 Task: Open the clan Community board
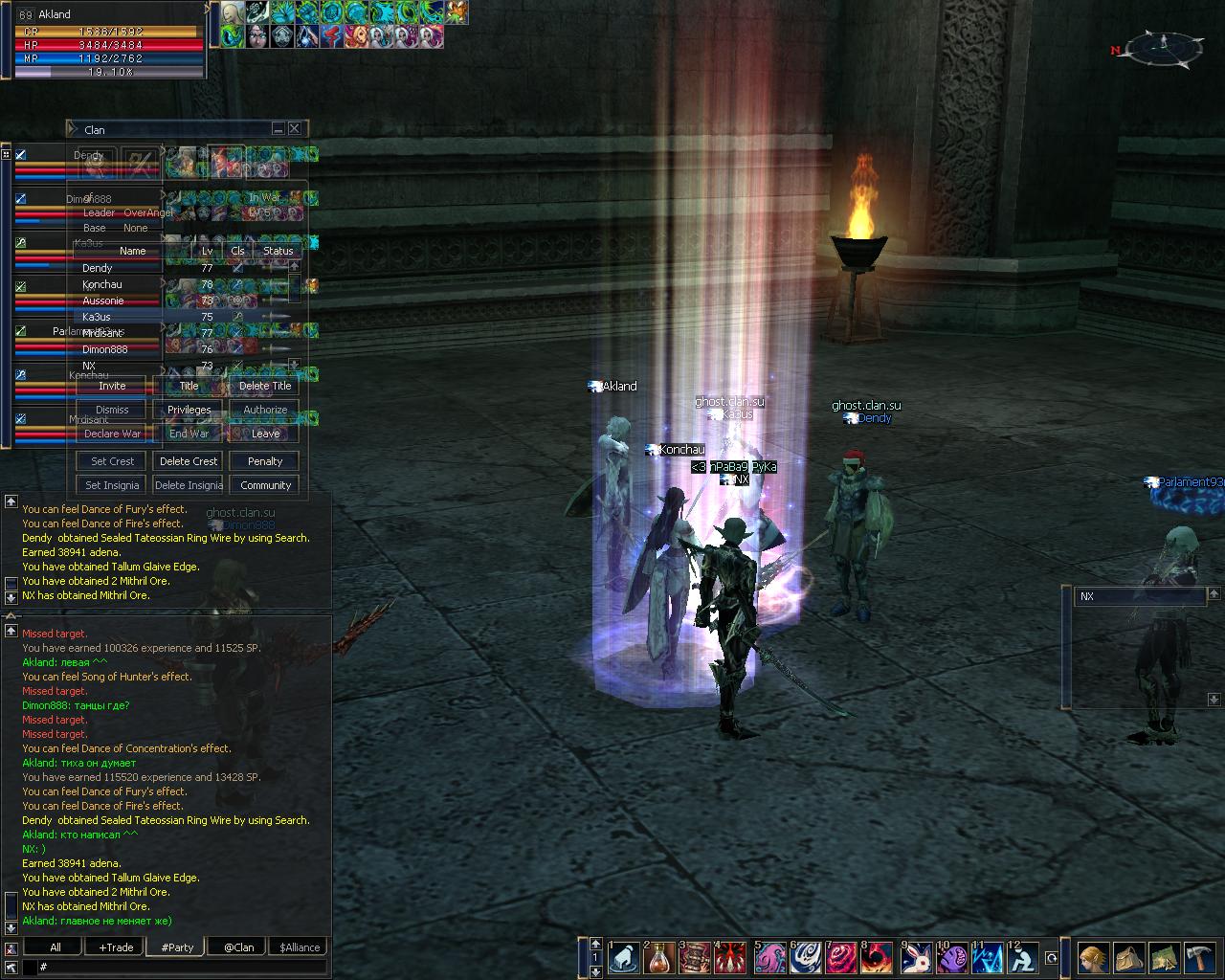click(x=265, y=485)
